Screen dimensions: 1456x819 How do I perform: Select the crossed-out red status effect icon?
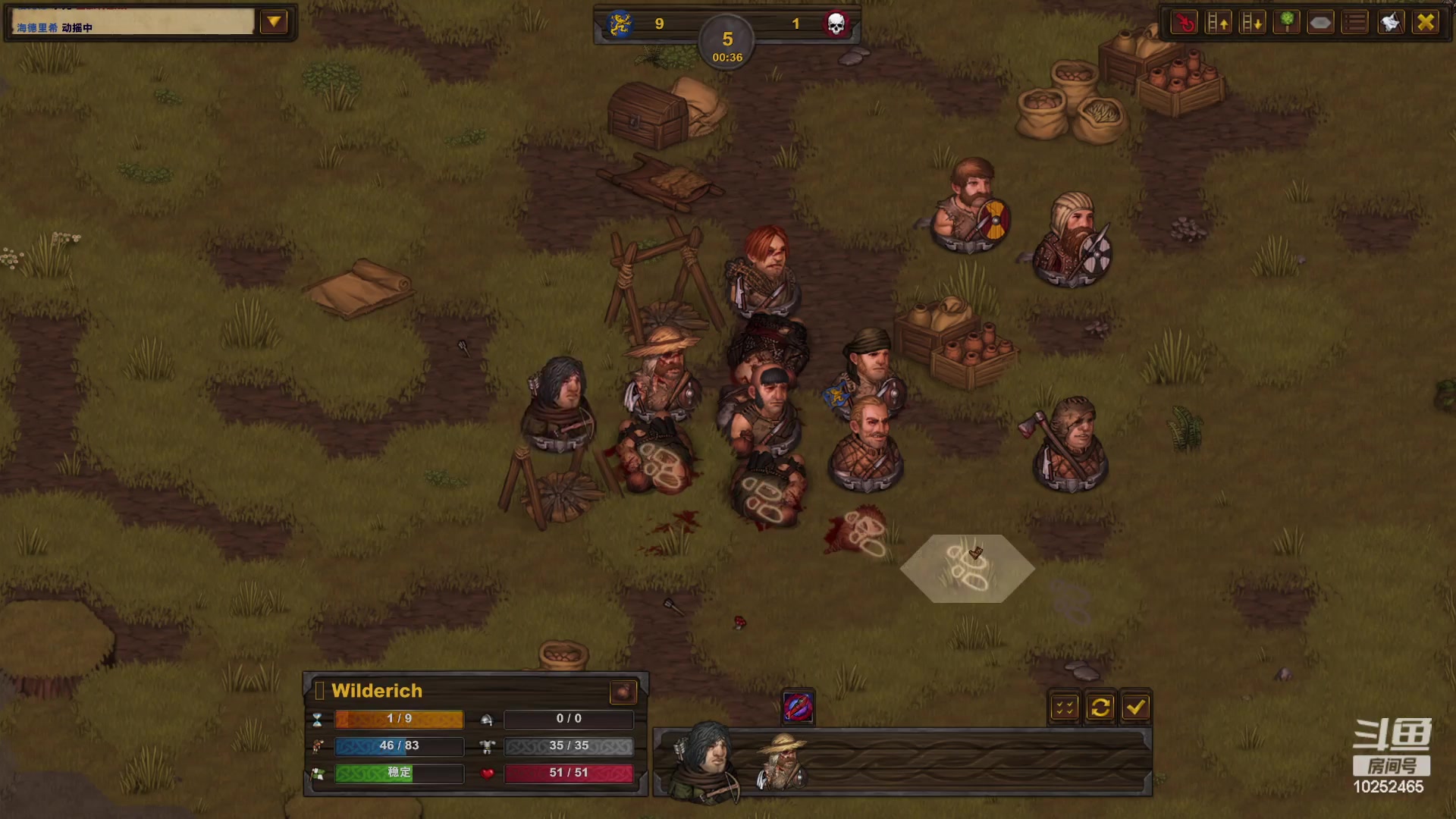point(798,708)
